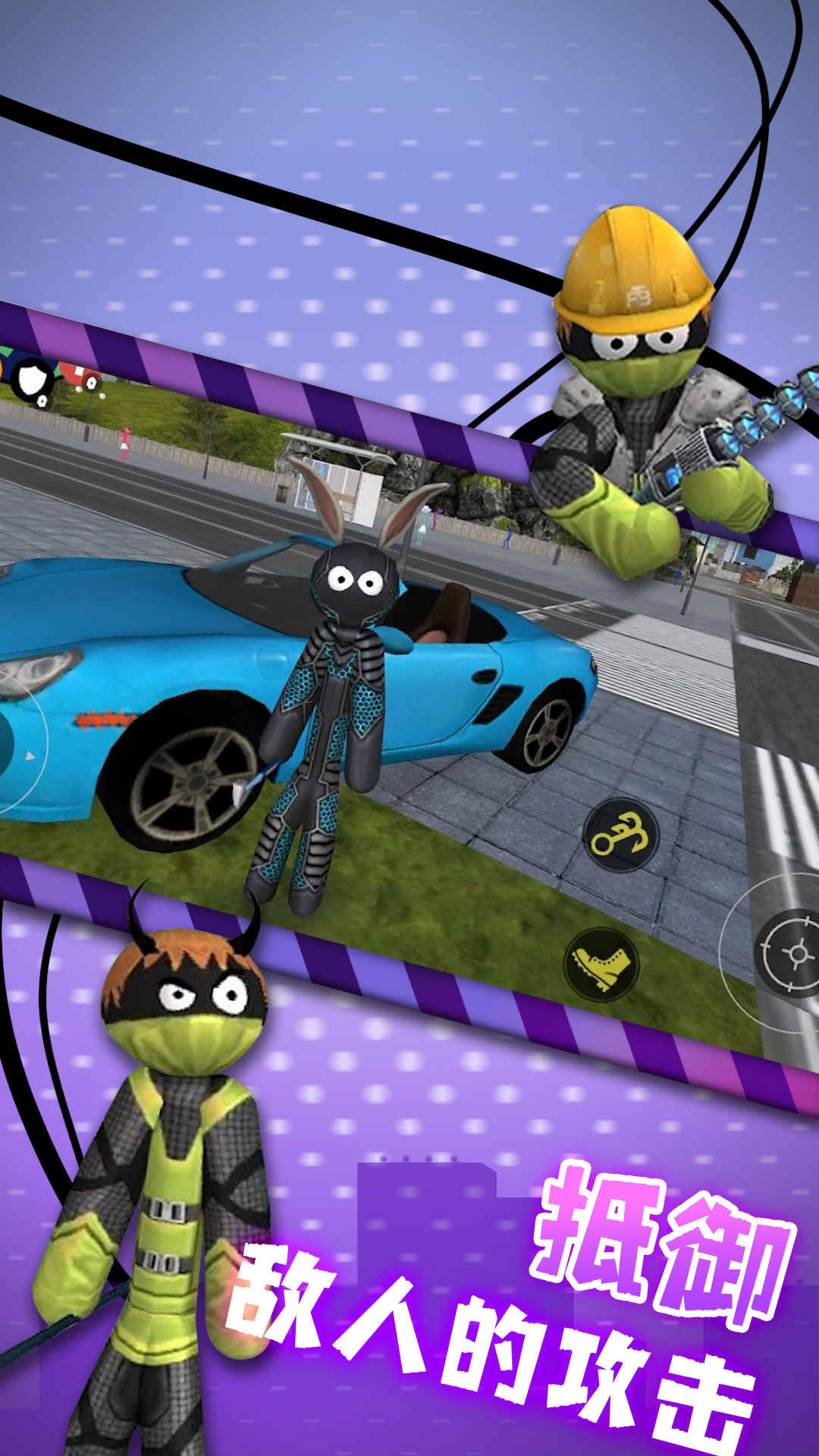Viewport: 819px width, 1456px height.
Task: Tap the crosshair aim button
Action: [x=792, y=952]
